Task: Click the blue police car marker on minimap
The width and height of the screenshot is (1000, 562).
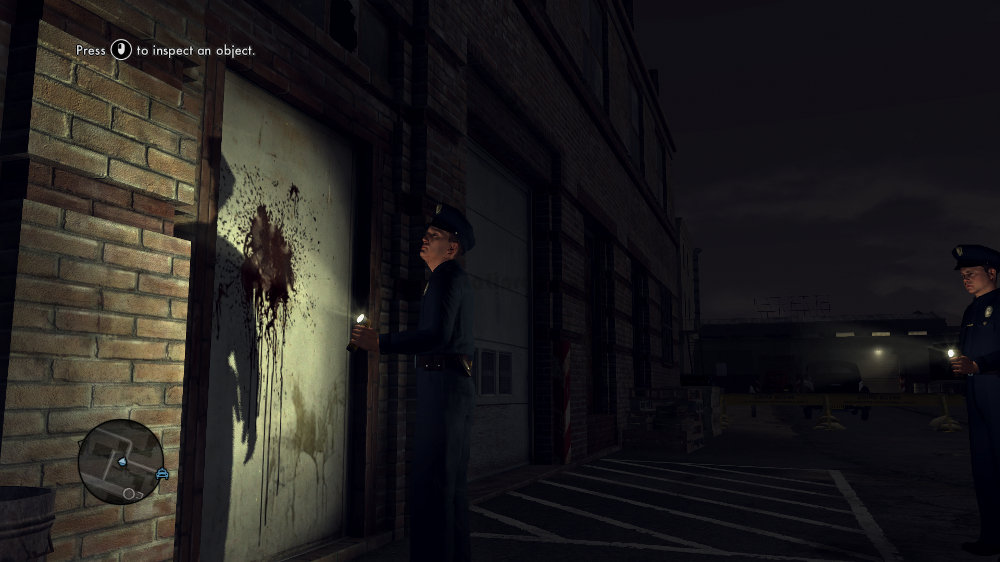Action: (x=162, y=472)
